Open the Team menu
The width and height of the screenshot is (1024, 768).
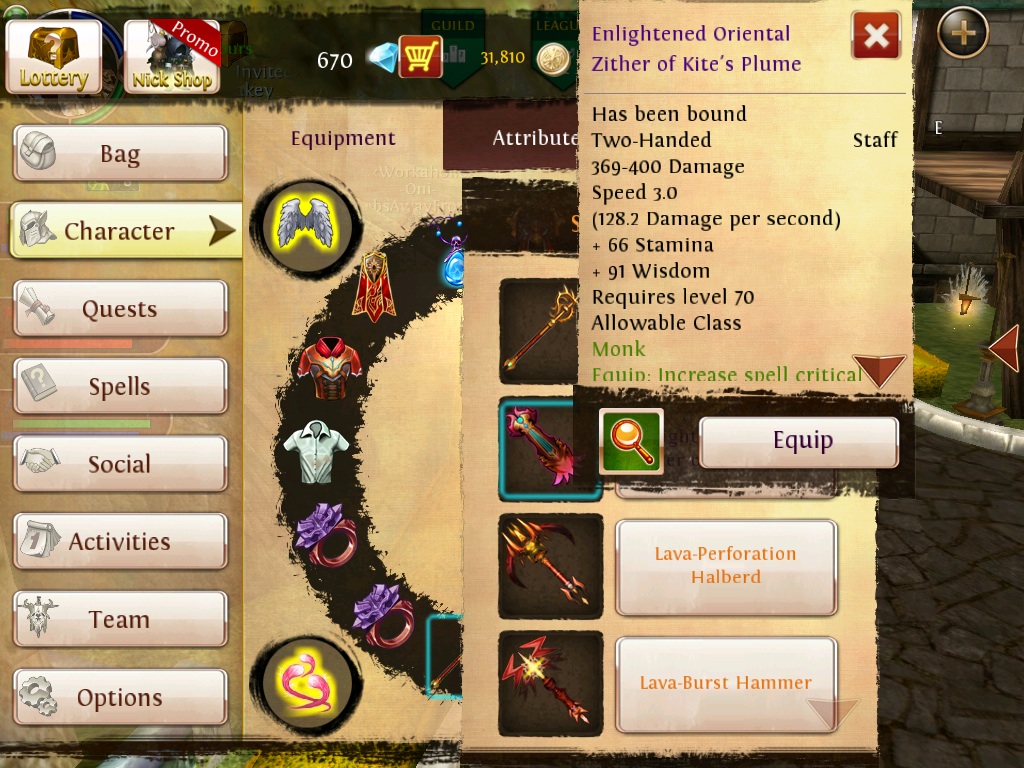click(x=120, y=620)
